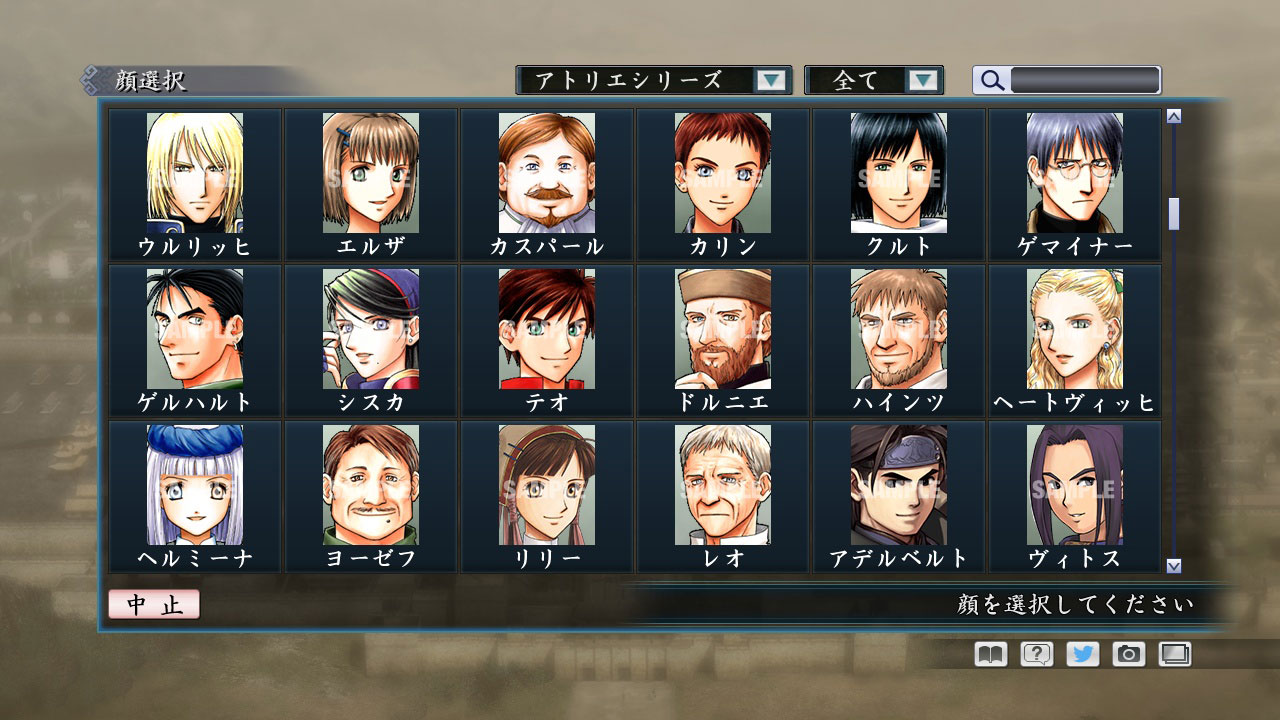Open the game manual book icon
Screen dimensions: 1280x720
(988, 654)
